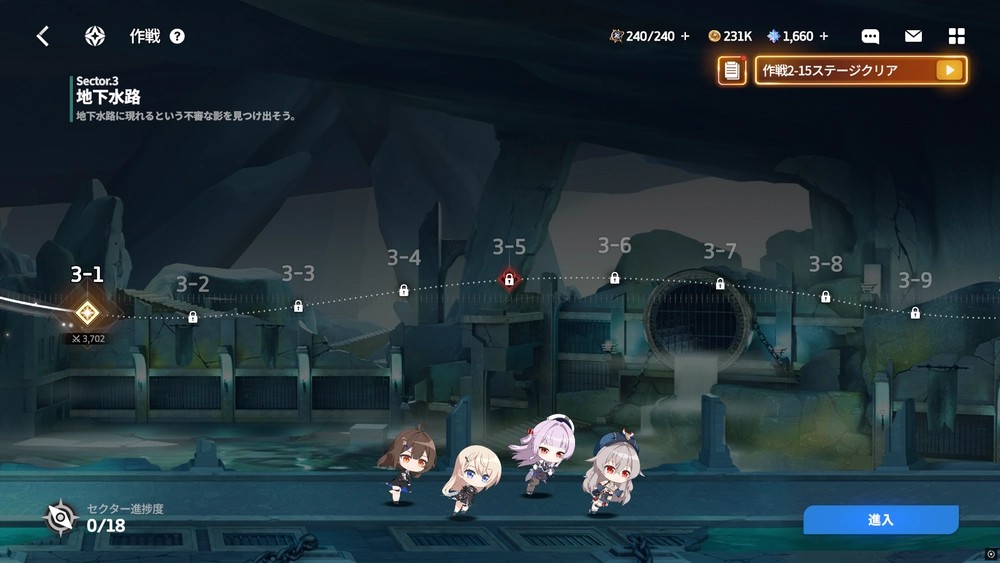Screen dimensions: 1000x563
Task: Go to 作戦2-15ステージクリア mission
Action: 860,70
